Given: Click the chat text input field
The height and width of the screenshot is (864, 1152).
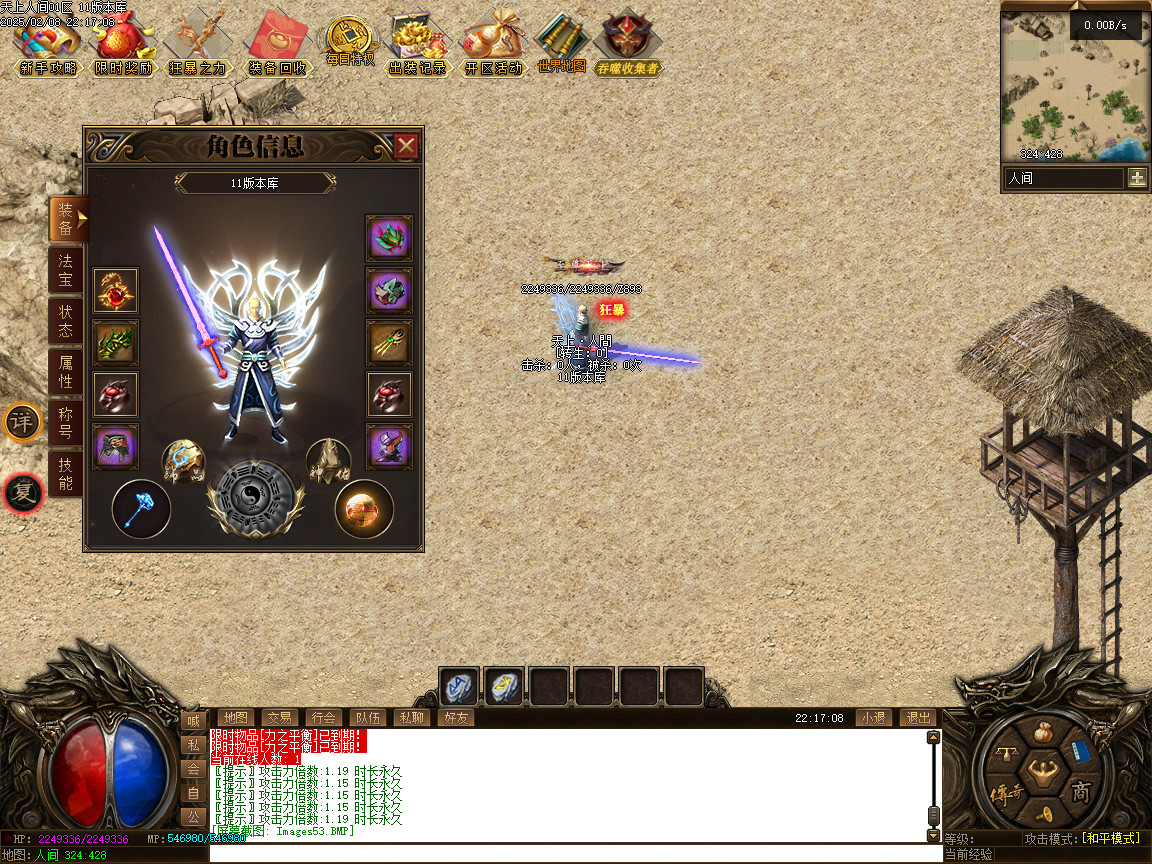Looking at the screenshot, I should 575,854.
